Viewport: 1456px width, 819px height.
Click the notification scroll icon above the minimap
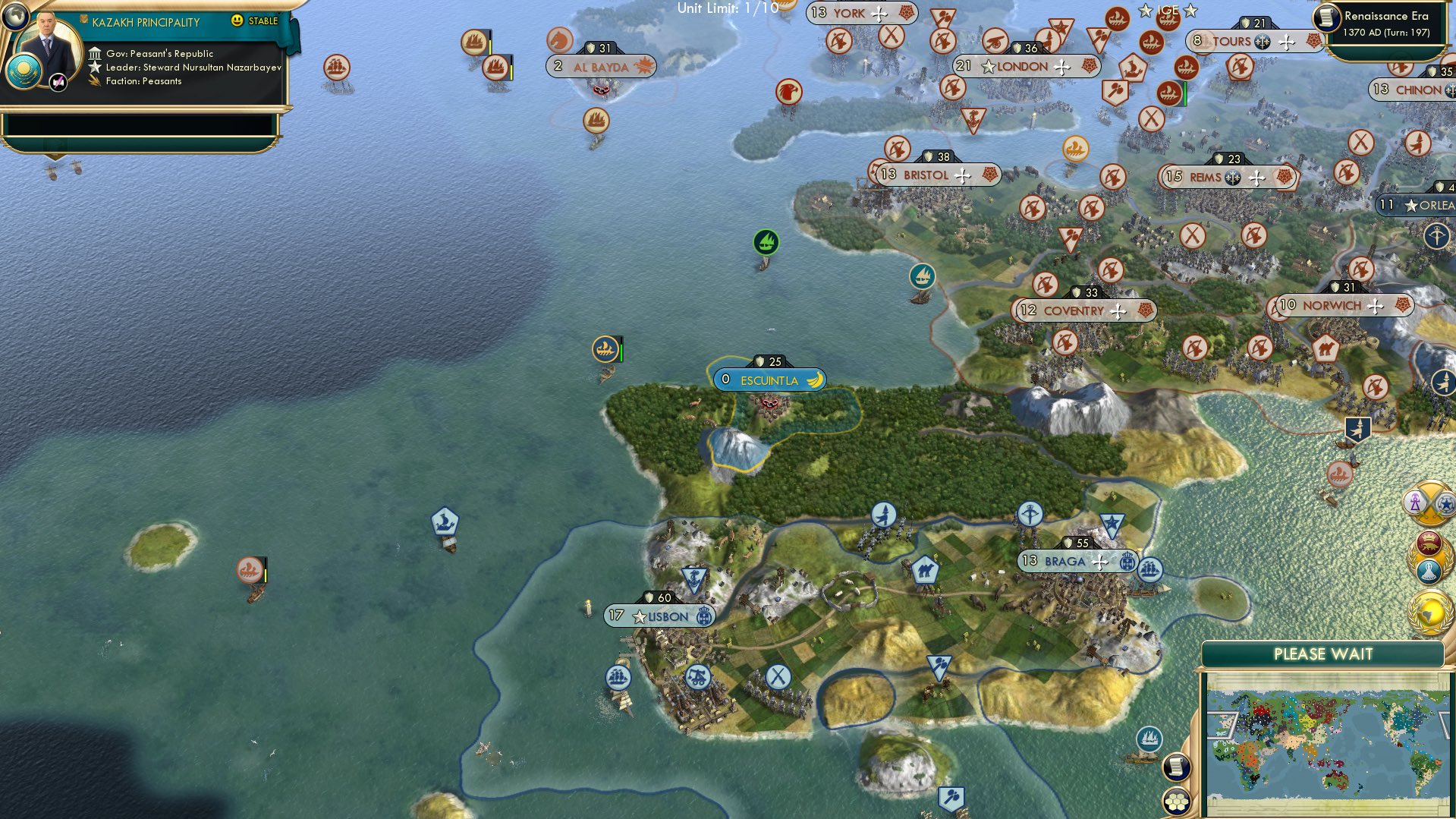click(1176, 767)
